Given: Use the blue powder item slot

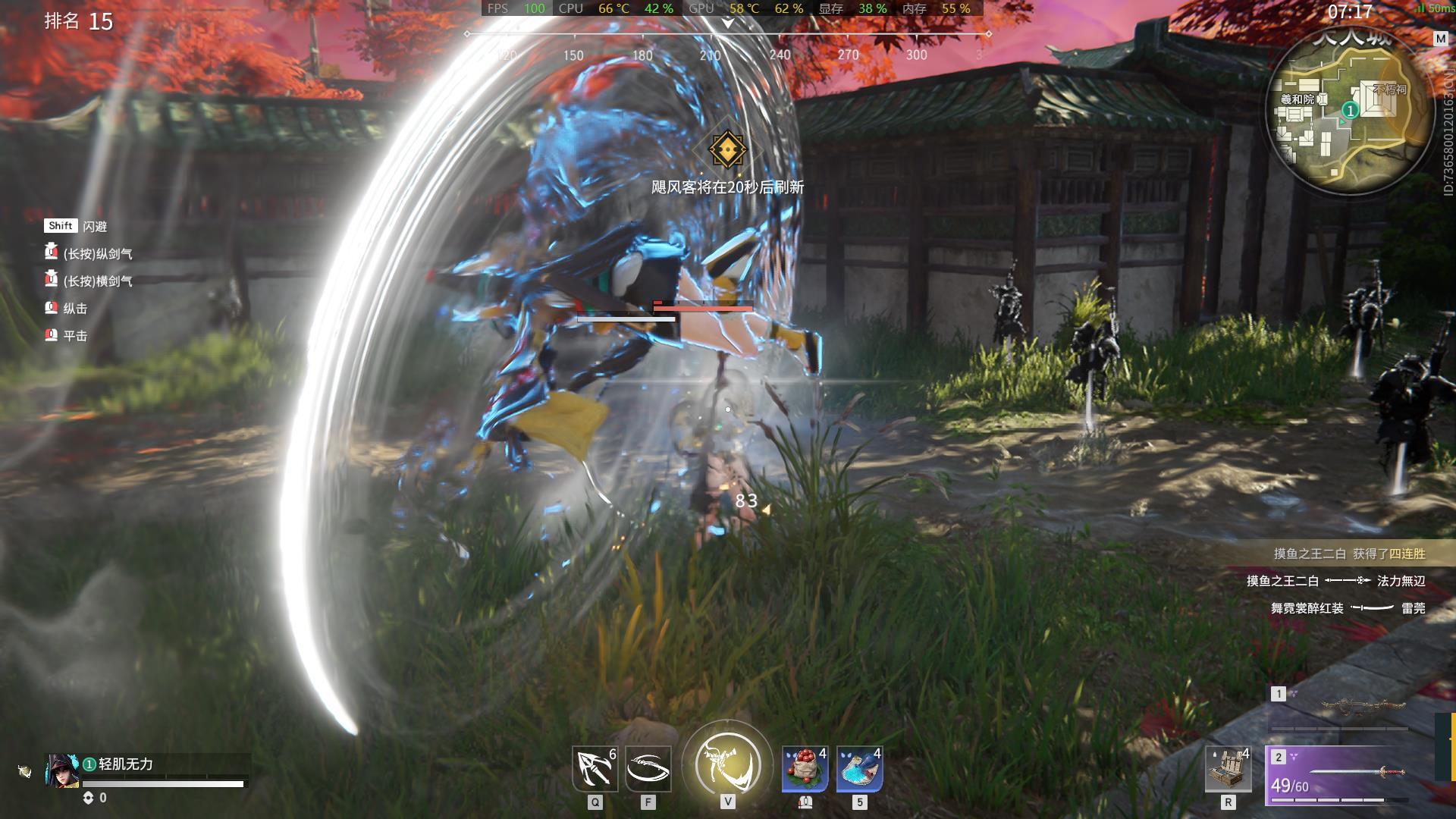Looking at the screenshot, I should (859, 769).
